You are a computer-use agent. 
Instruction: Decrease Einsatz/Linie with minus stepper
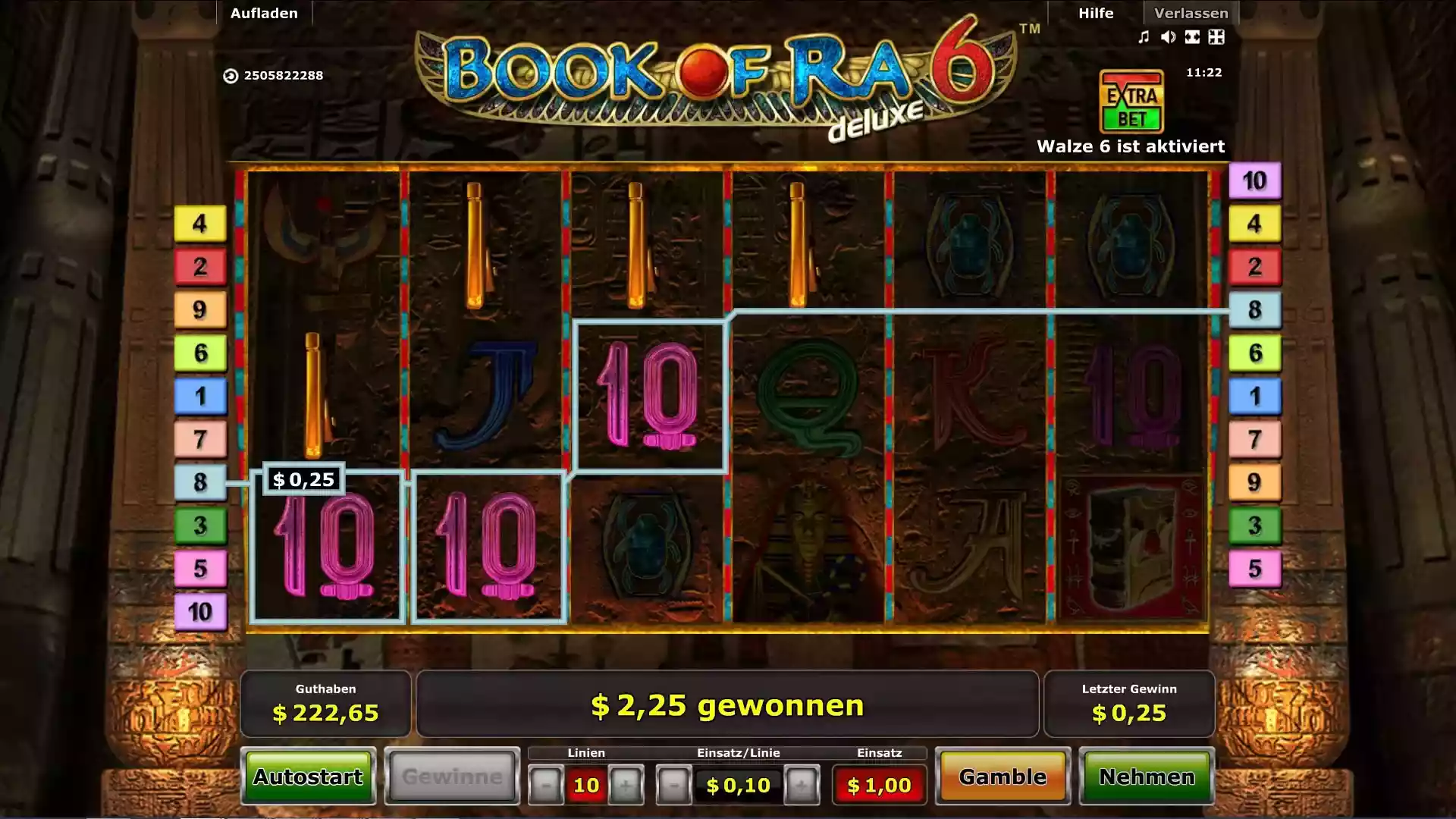click(675, 785)
